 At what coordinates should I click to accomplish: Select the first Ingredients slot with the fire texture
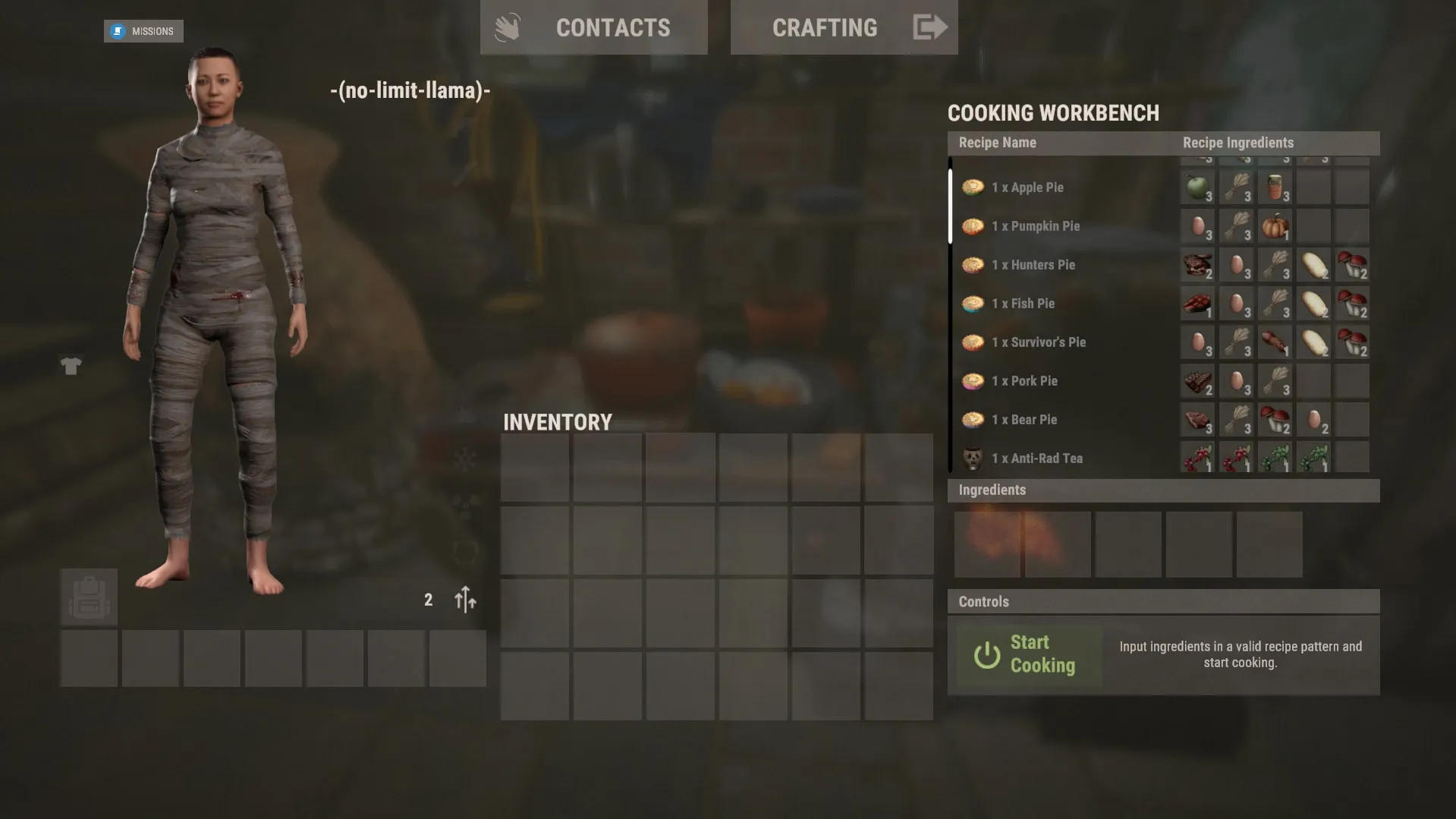click(x=987, y=543)
